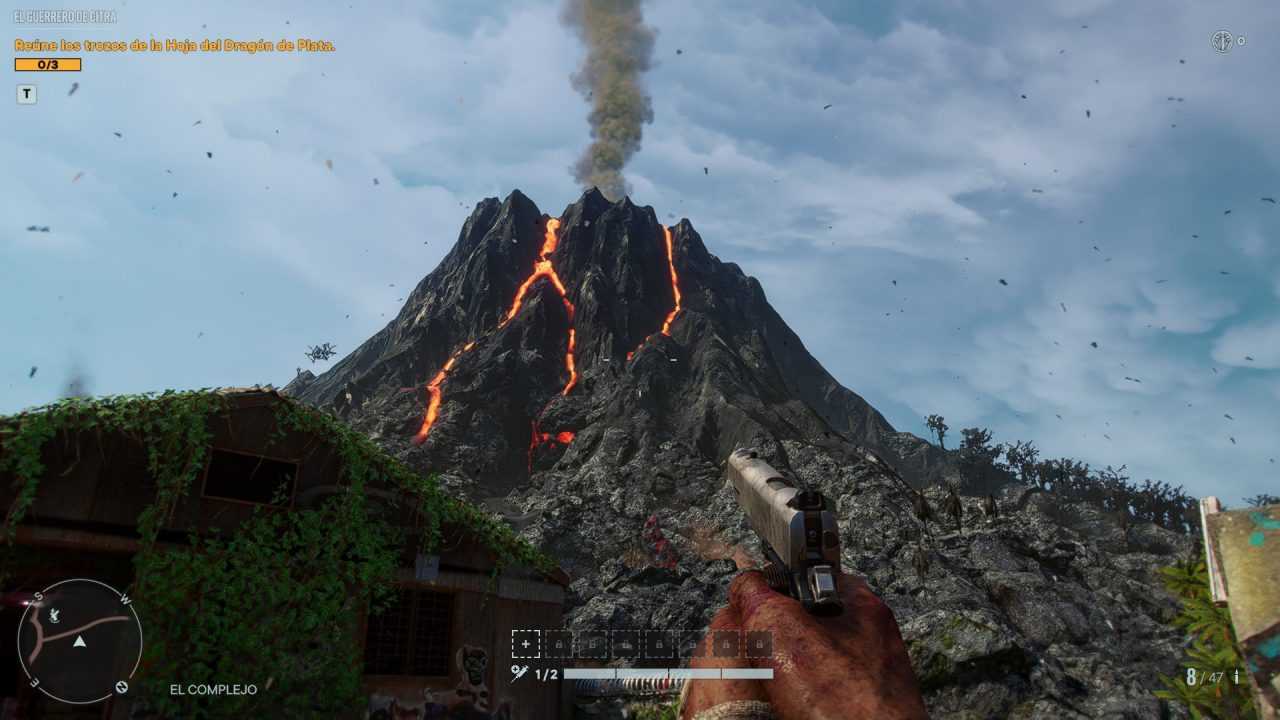Screen dimensions: 1280x720
Task: Click the middle locked hotbar slot
Action: point(659,643)
